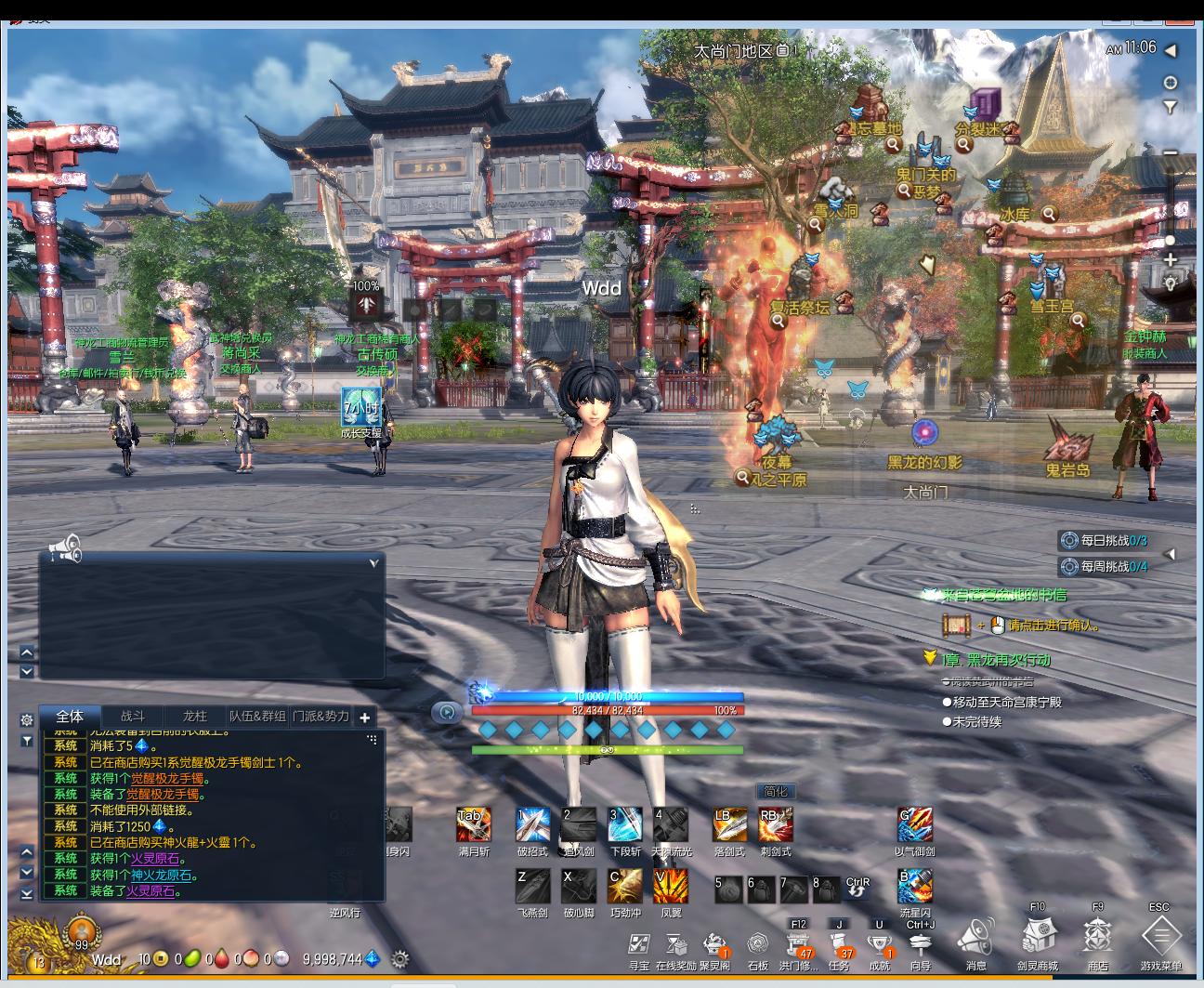
Task: Activate the 满月斩 skill
Action: pyautogui.click(x=473, y=824)
